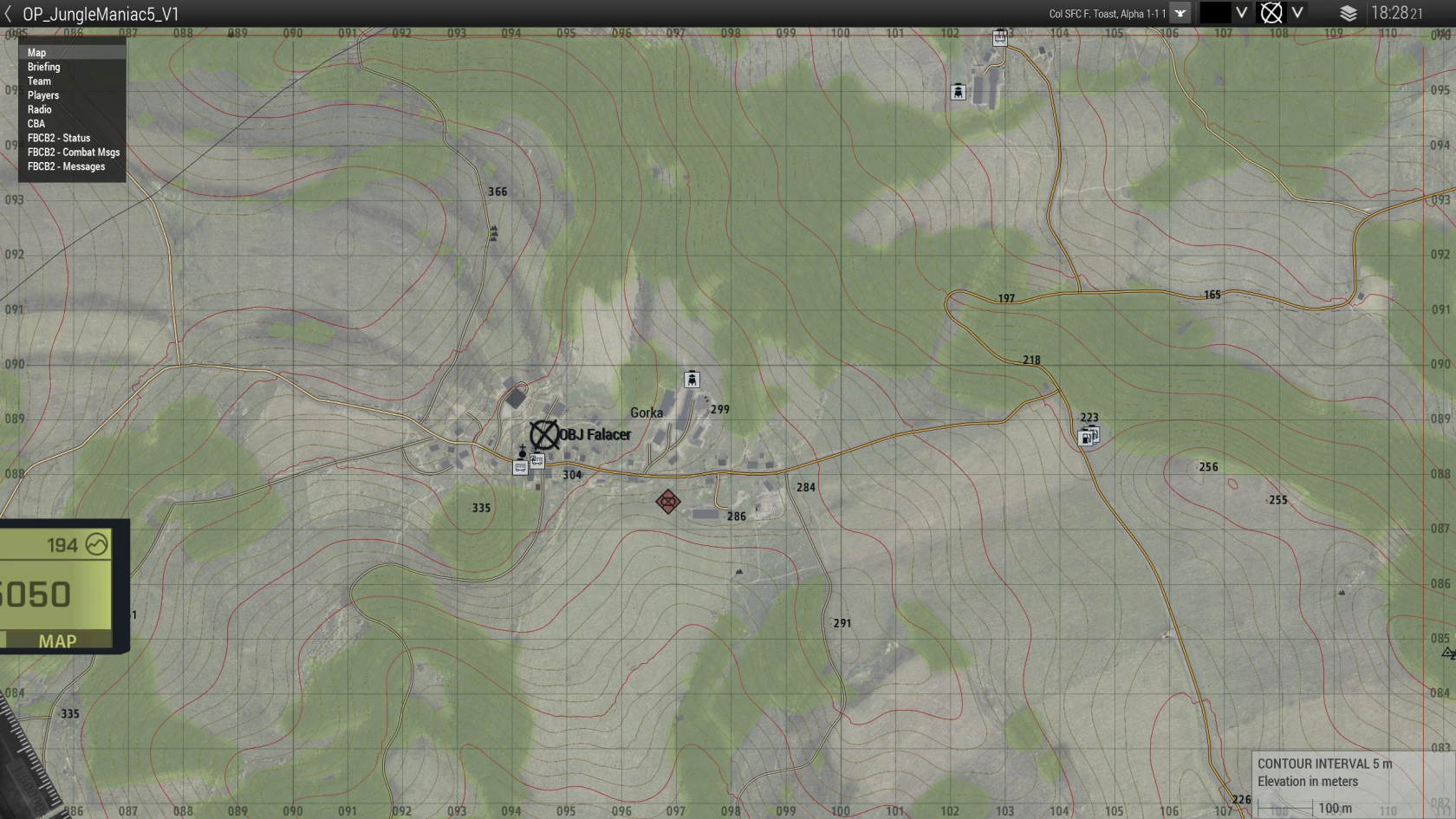Image resolution: width=1456 pixels, height=819 pixels.
Task: Select the ambulance station icon near the church
Action: pyautogui.click(x=537, y=461)
